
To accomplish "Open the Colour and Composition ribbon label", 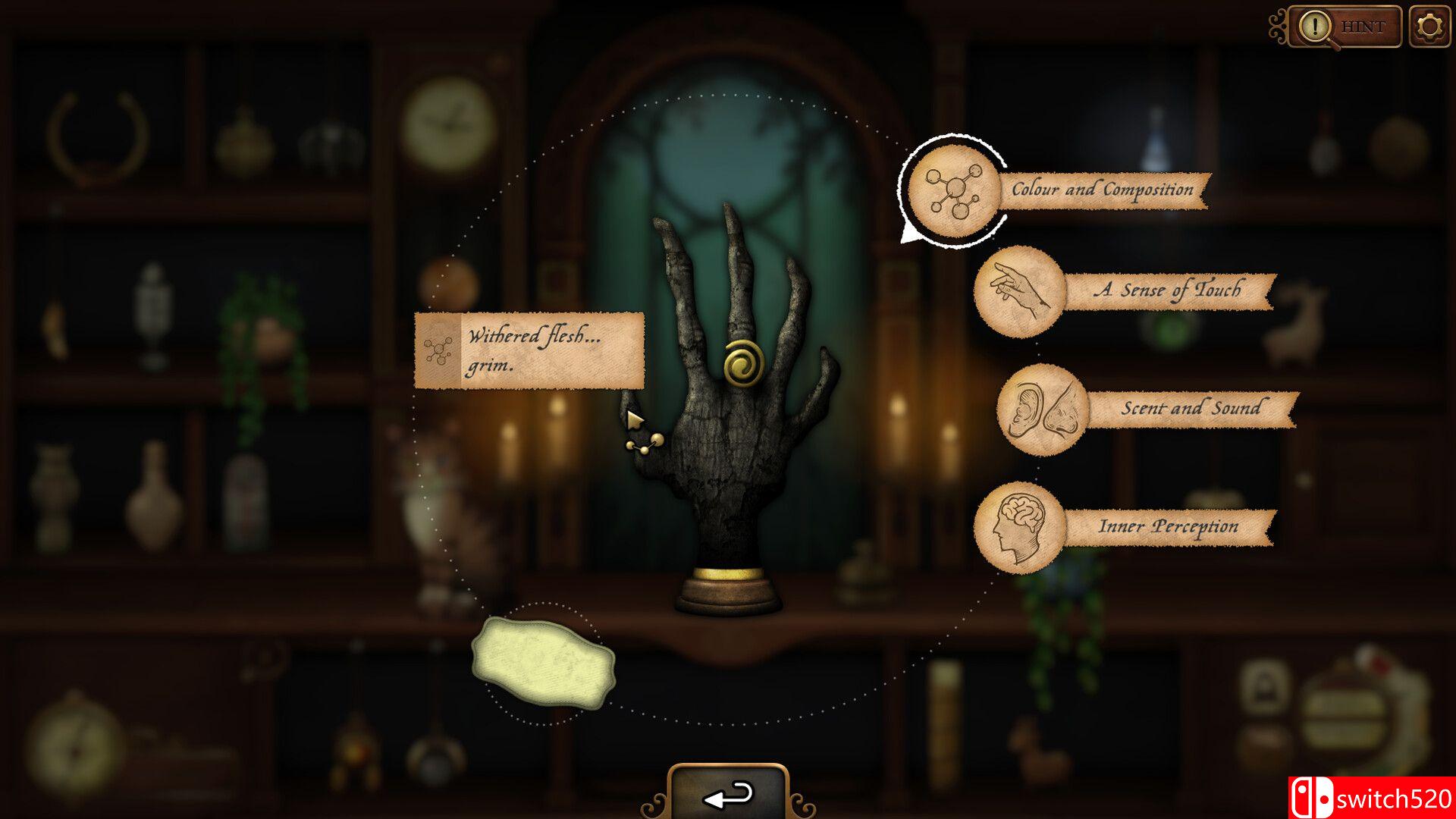I will 1105,190.
